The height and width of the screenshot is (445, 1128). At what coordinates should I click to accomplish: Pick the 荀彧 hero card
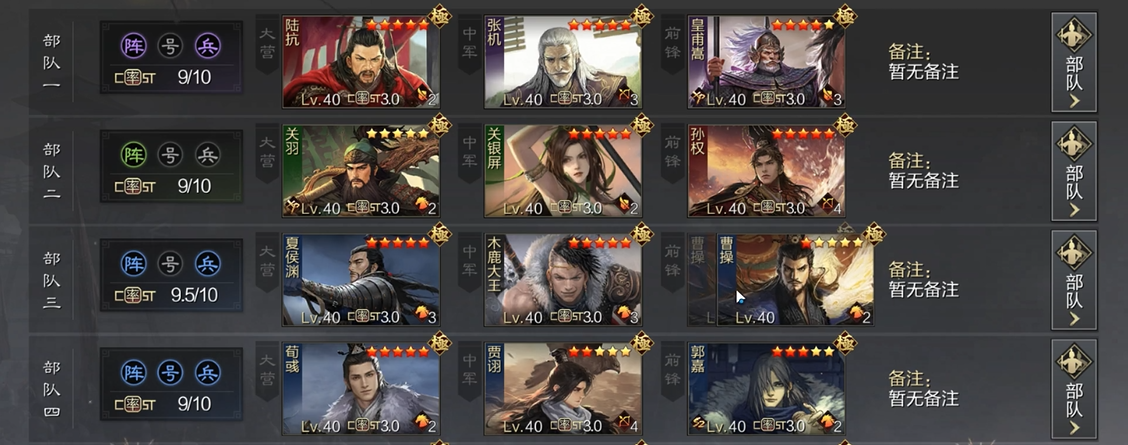coord(361,389)
